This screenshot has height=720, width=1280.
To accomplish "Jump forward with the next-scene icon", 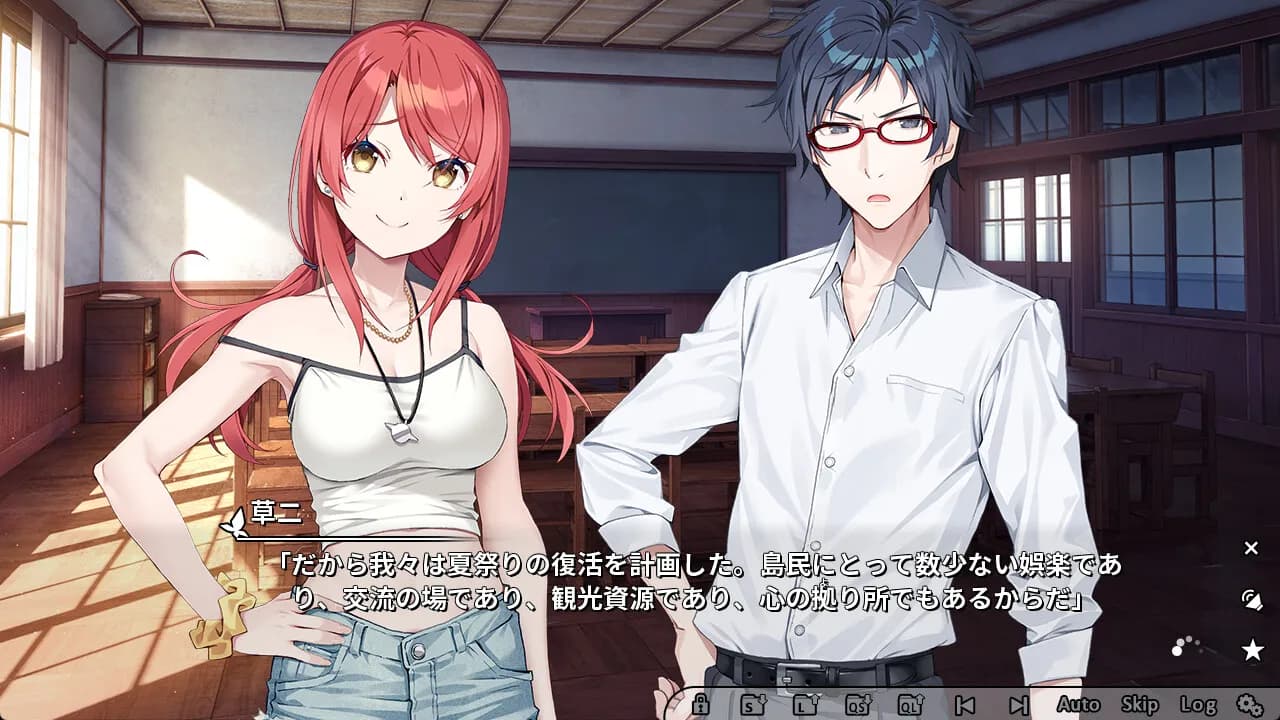I will 1018,703.
